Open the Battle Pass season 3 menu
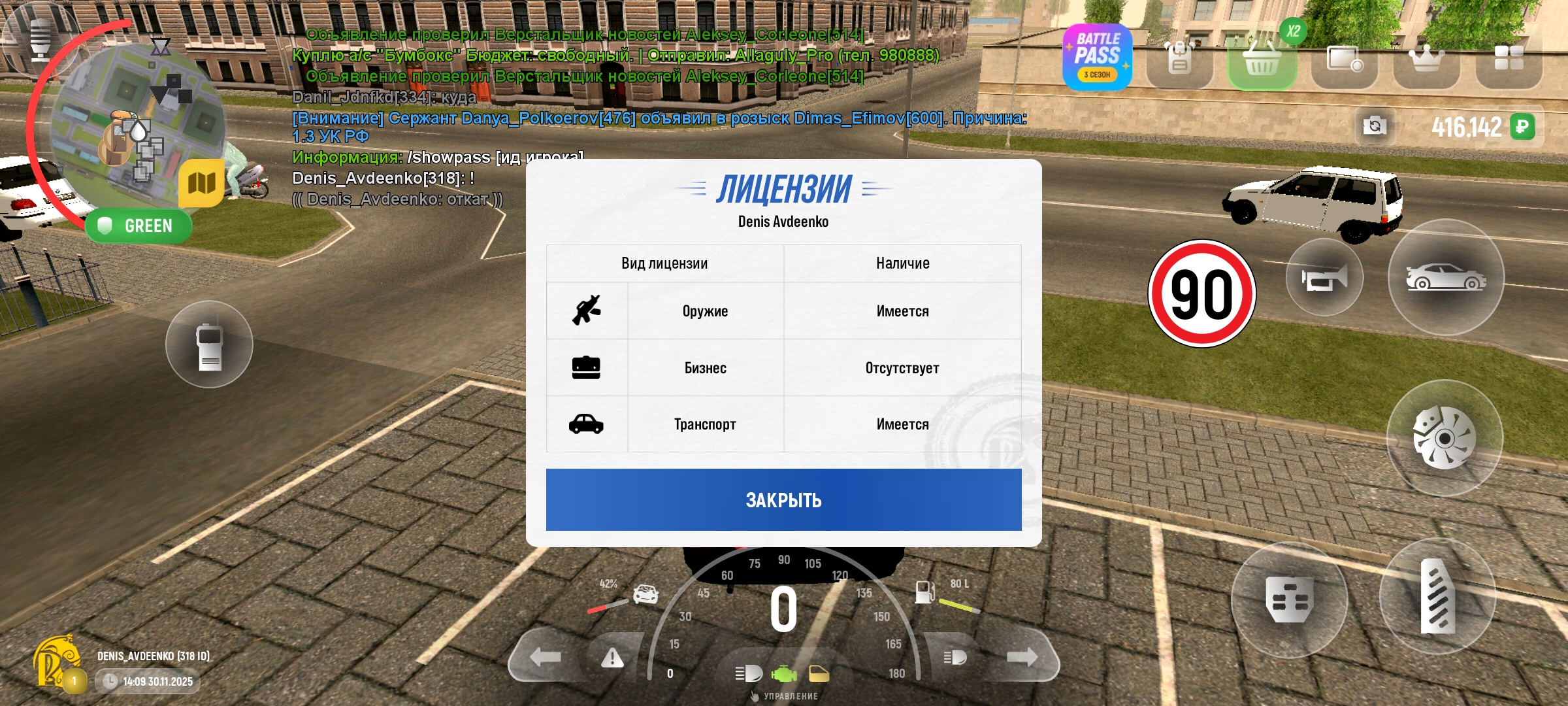Image resolution: width=1568 pixels, height=706 pixels. pyautogui.click(x=1098, y=58)
